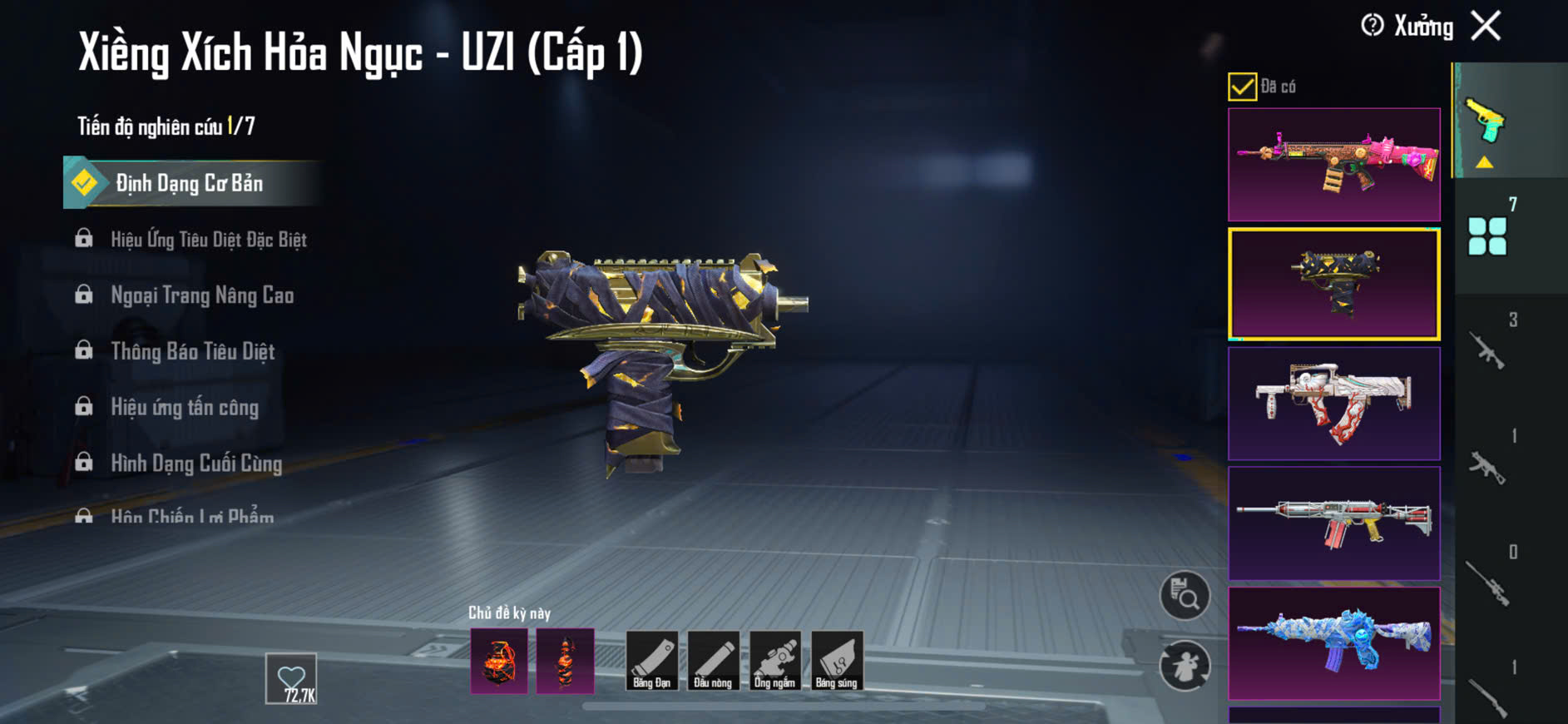The image size is (1568, 724).
Task: Pick the white and red Groza skin
Action: tap(1333, 404)
